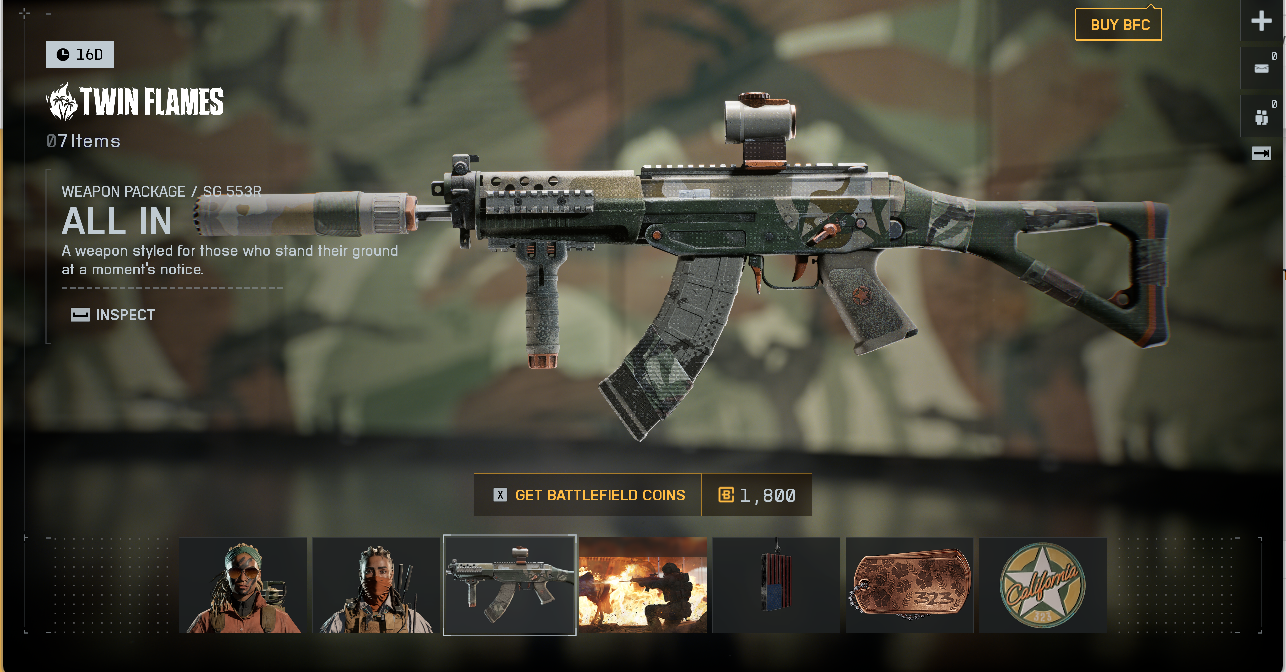This screenshot has width=1286, height=672.
Task: Click the BUY BFC button
Action: click(x=1118, y=25)
